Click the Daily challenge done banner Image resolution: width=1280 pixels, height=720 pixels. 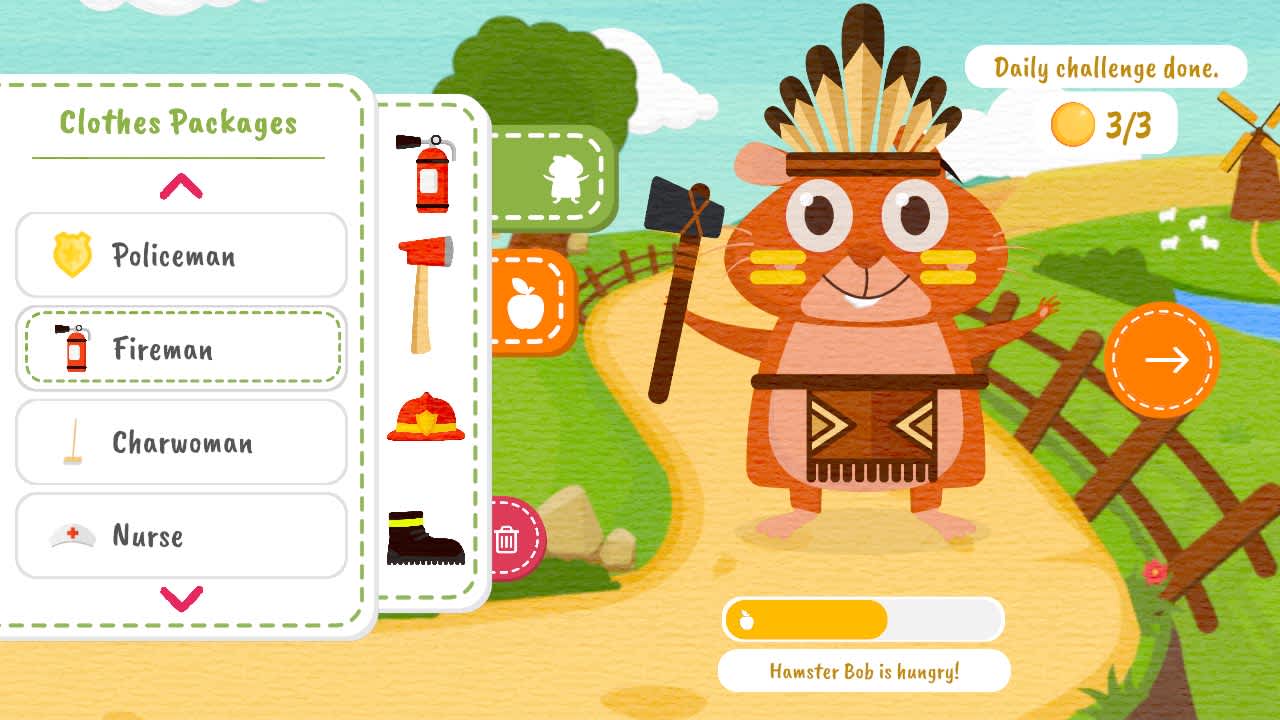tap(1106, 67)
